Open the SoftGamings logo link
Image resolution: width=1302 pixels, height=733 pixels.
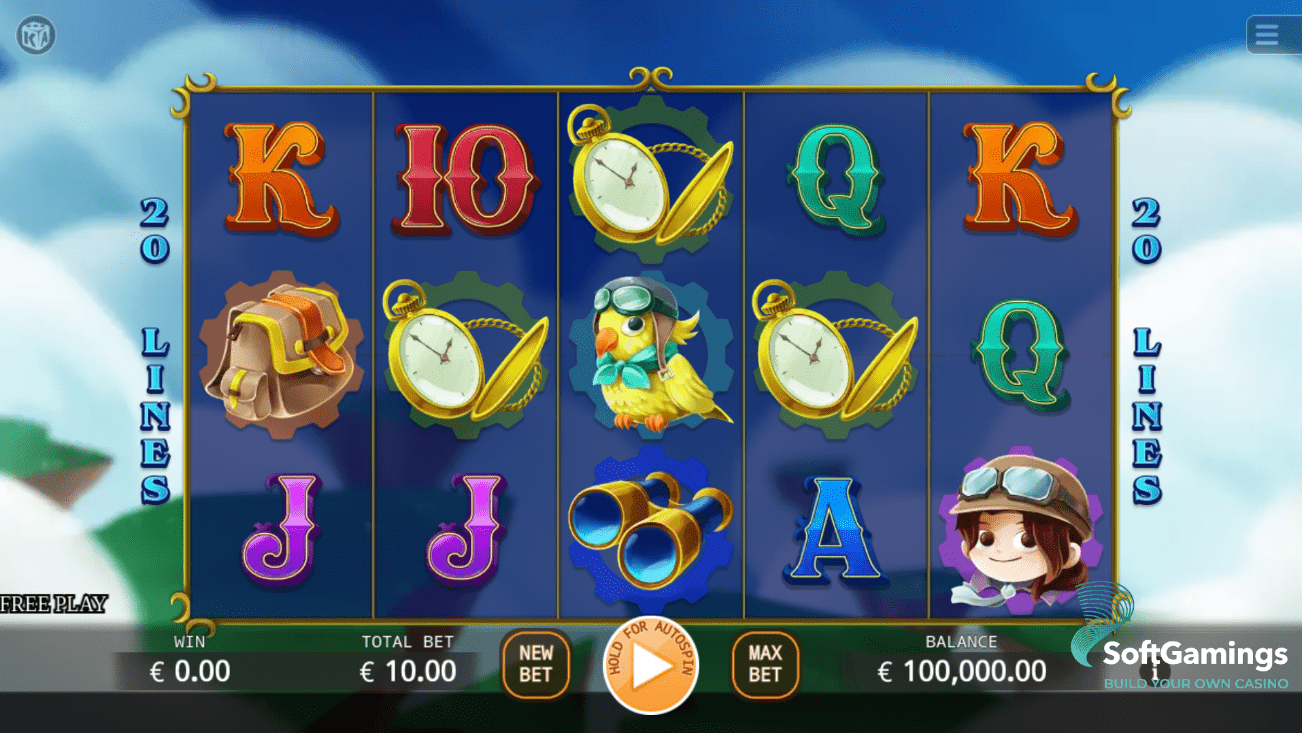[1180, 656]
